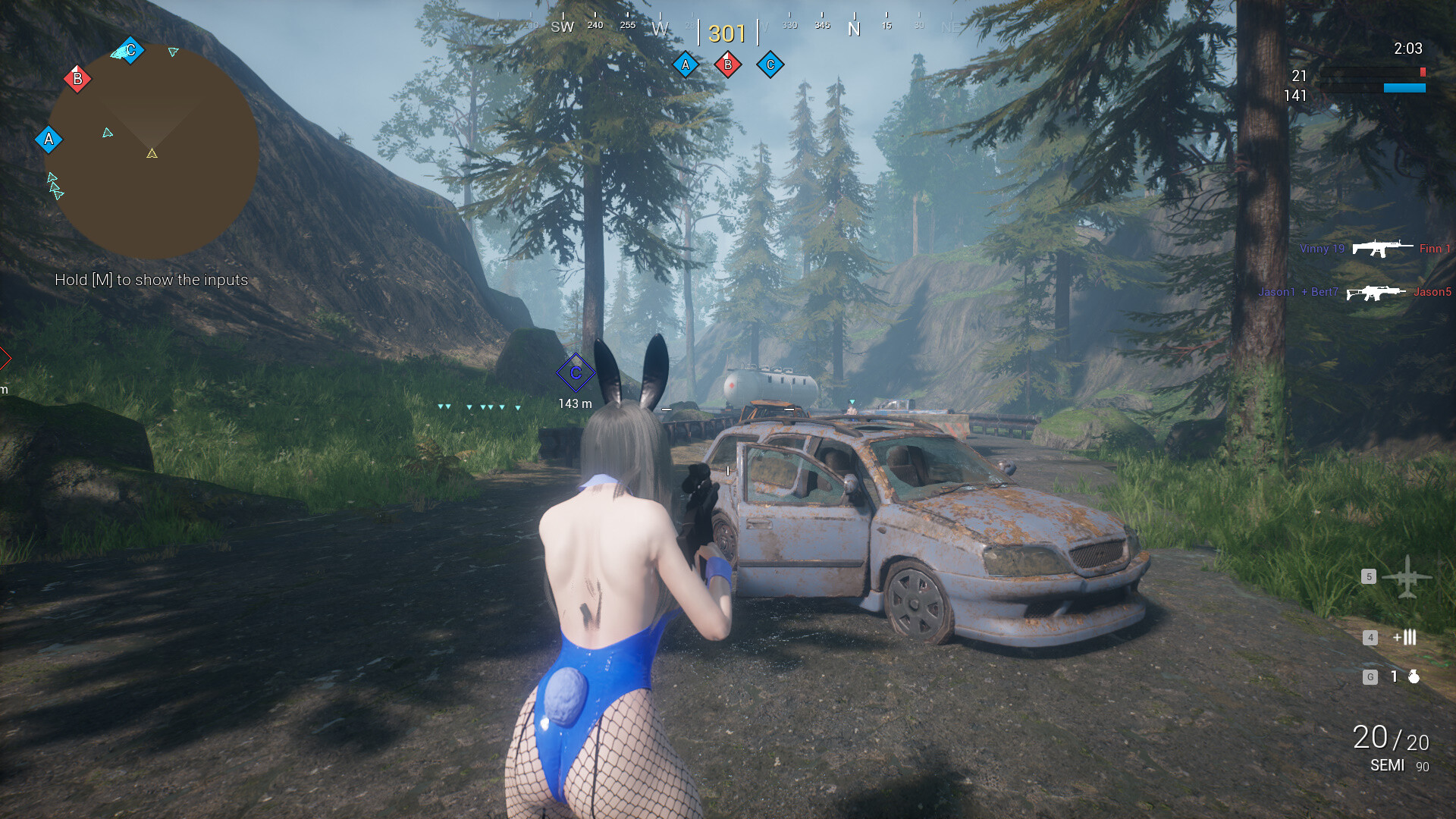Image resolution: width=1456 pixels, height=819 pixels.
Task: Click the 2:03 match timer
Action: [1408, 49]
